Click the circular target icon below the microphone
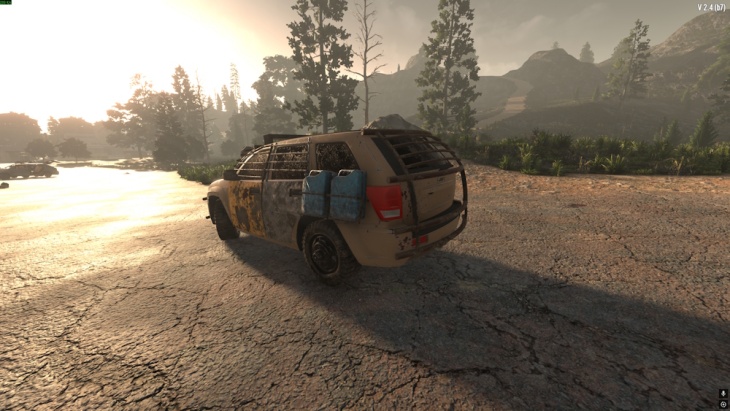Viewport: 730px width, 411px height. (x=723, y=404)
